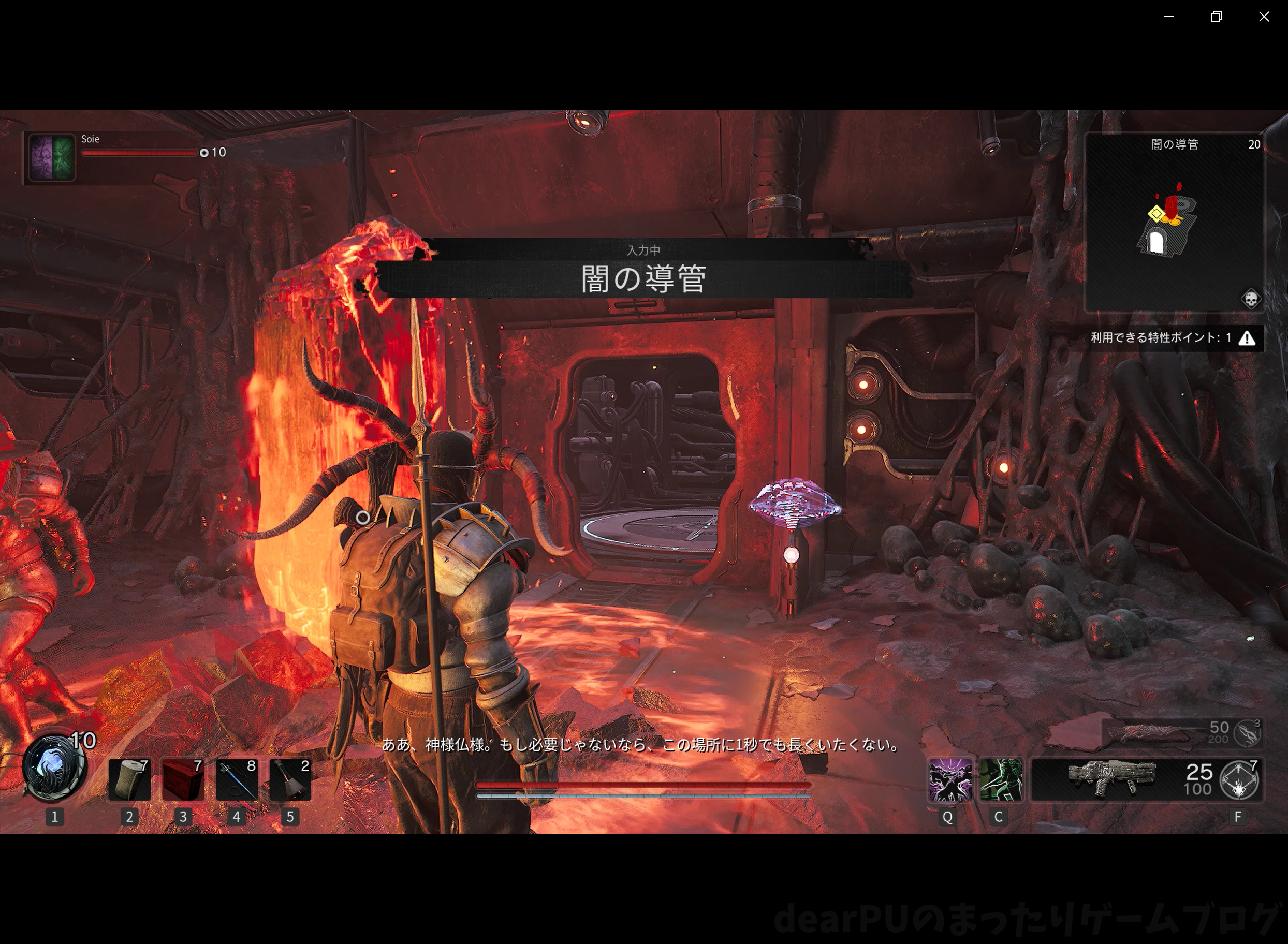Use the red ammo box item
The image size is (1288, 944).
183,779
